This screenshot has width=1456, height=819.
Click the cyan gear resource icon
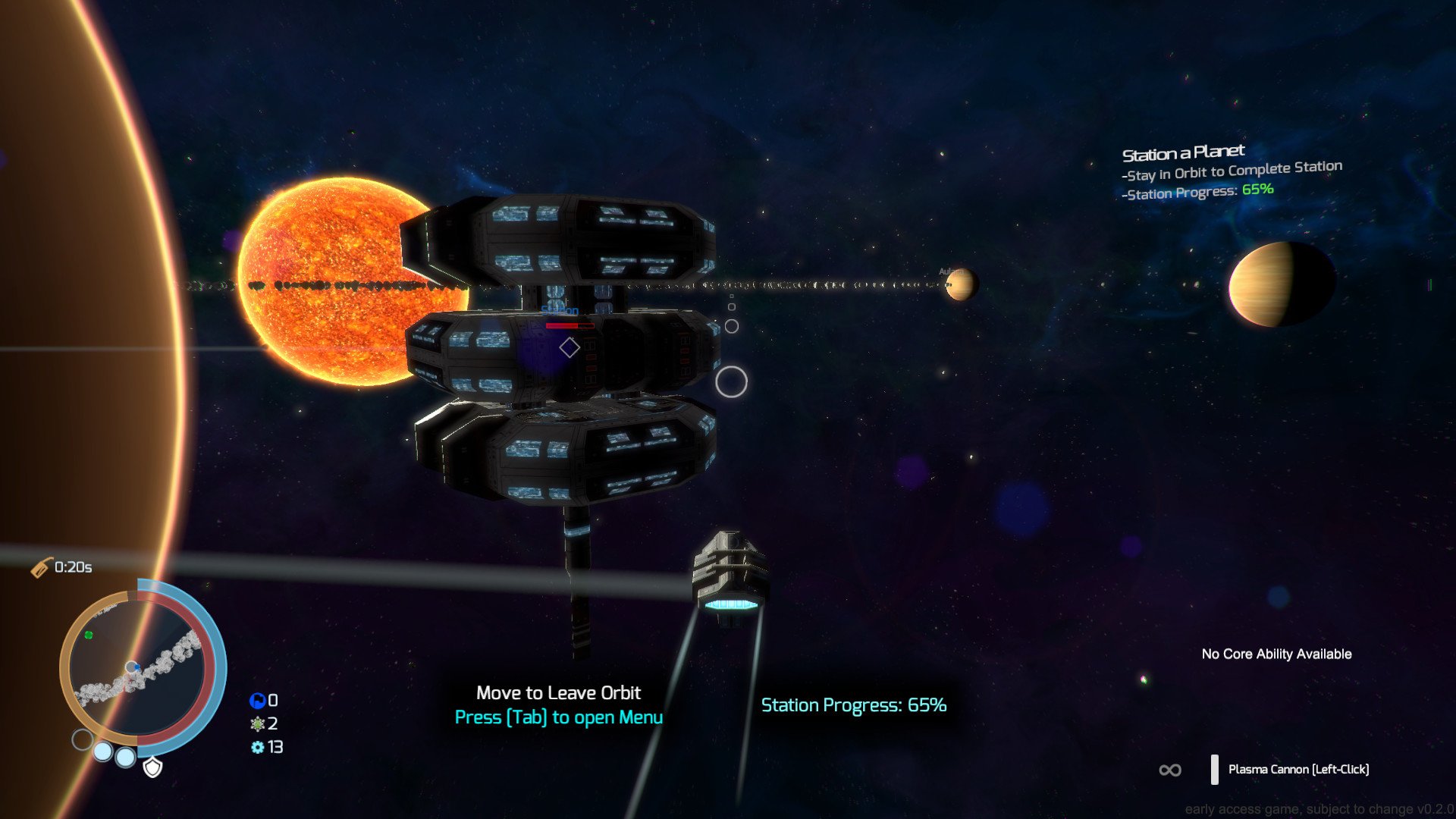(257, 746)
